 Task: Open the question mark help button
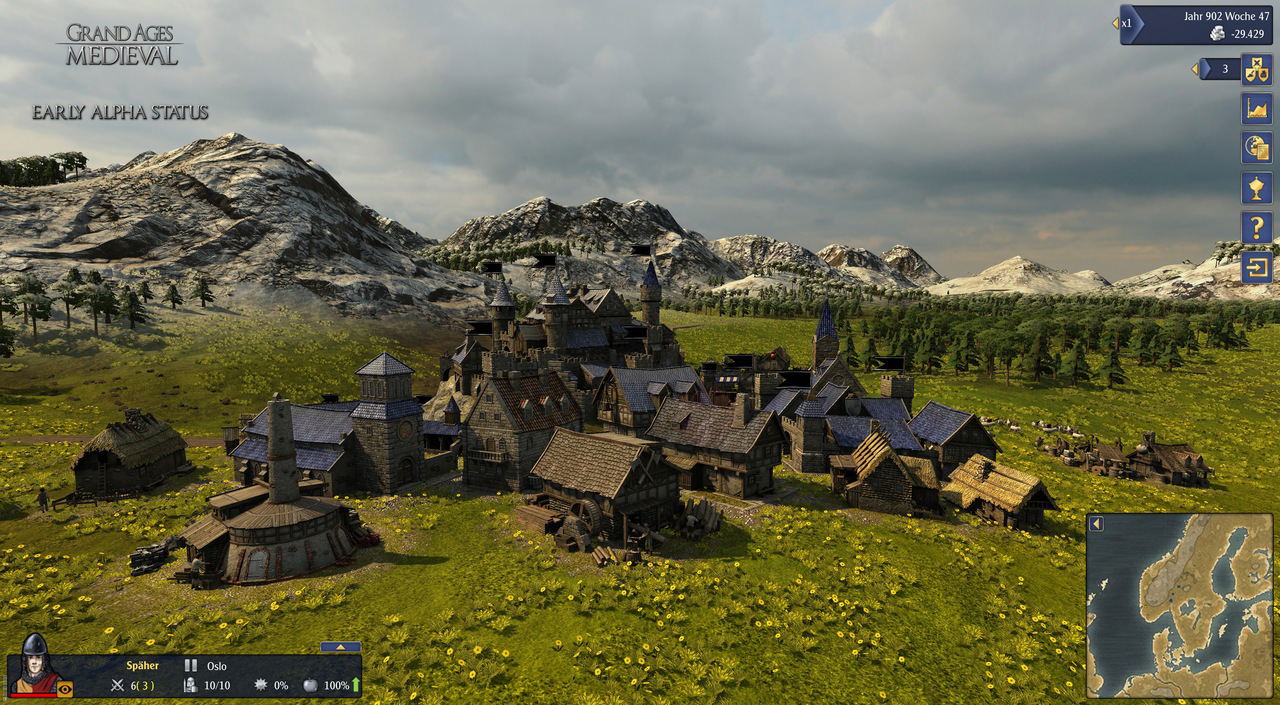tap(1256, 227)
